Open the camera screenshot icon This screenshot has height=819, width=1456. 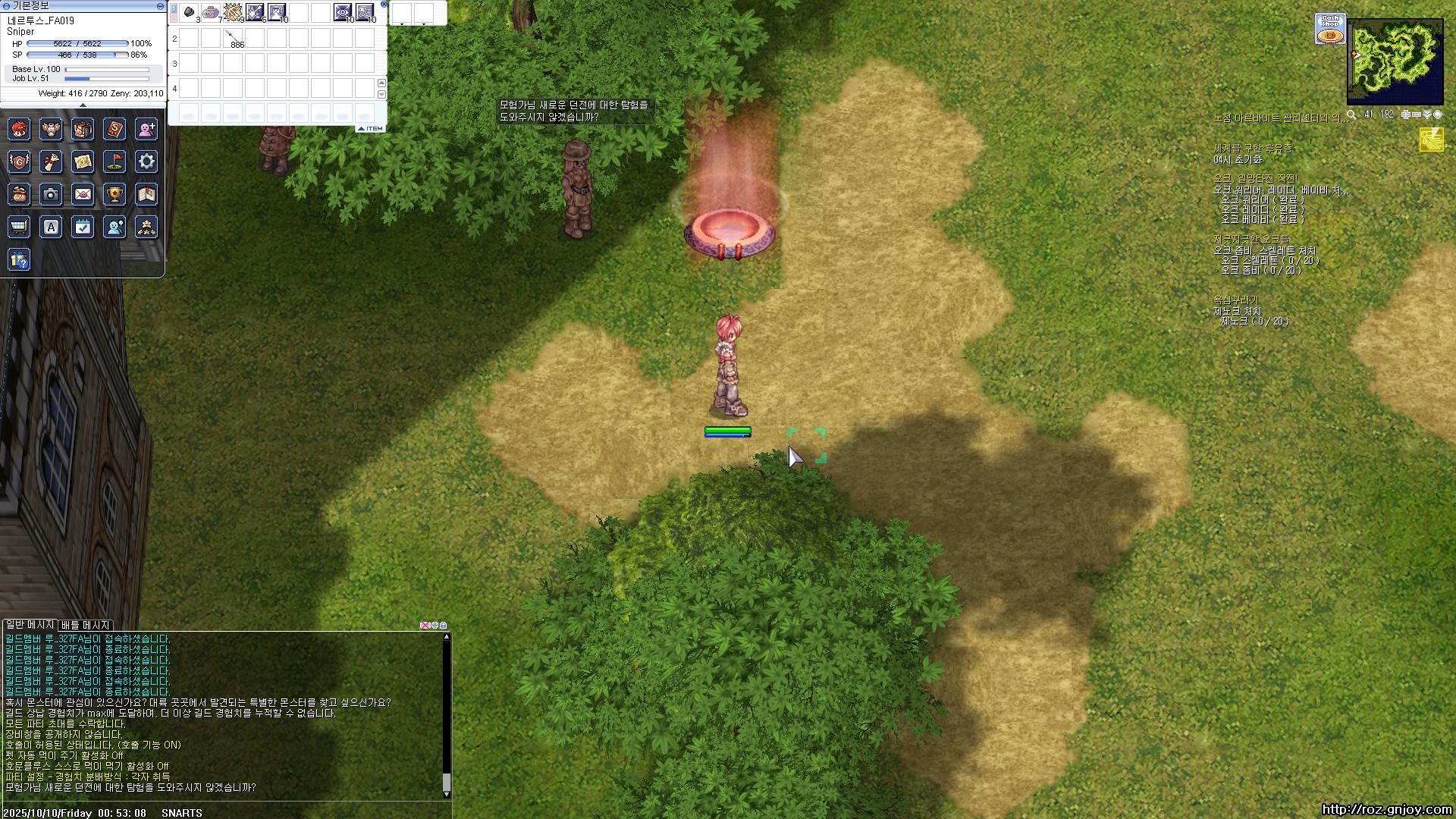[x=51, y=194]
